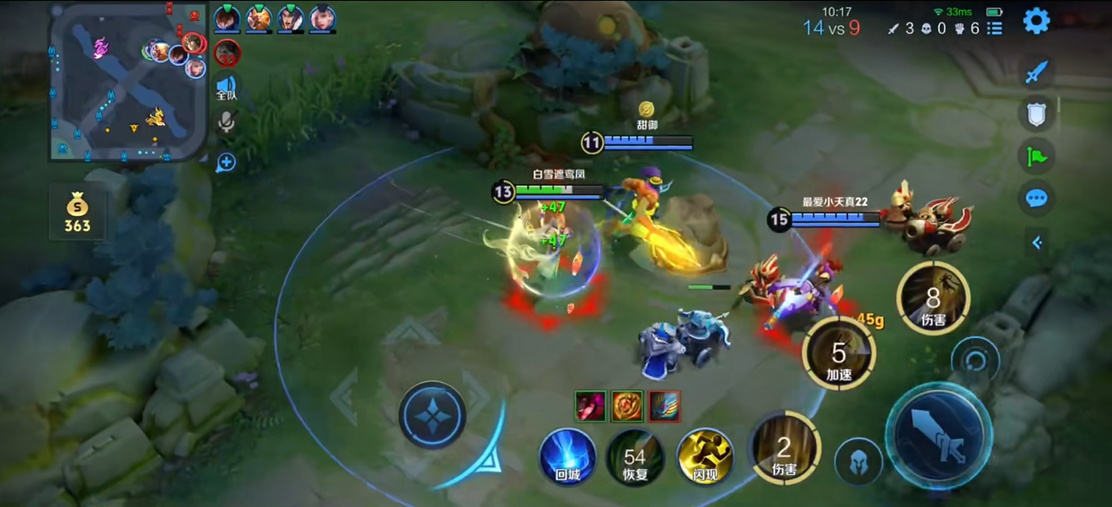Collapse the signal panel with the arrow
Viewport: 1112px width, 507px height.
[x=1037, y=242]
